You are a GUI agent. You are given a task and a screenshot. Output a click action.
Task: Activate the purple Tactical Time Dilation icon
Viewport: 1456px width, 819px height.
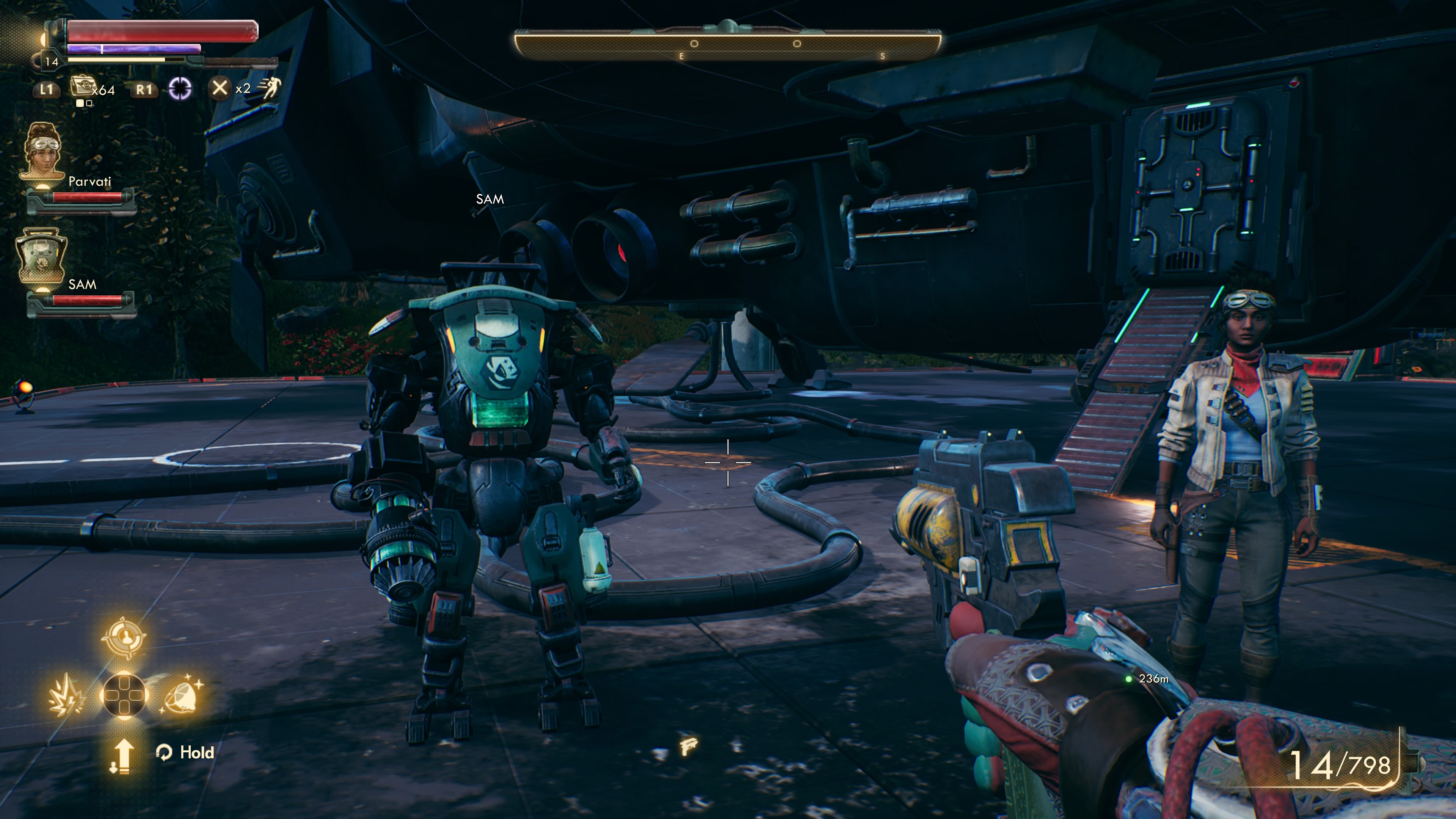tap(180, 89)
